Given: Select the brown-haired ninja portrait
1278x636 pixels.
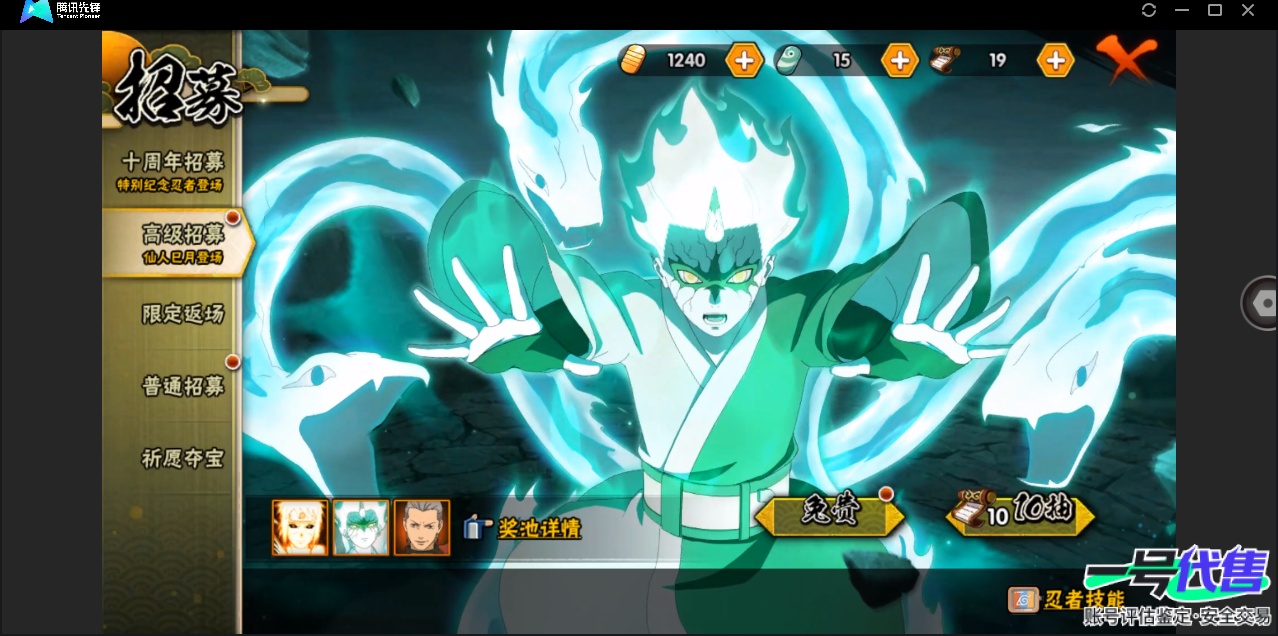Looking at the screenshot, I should pos(421,527).
